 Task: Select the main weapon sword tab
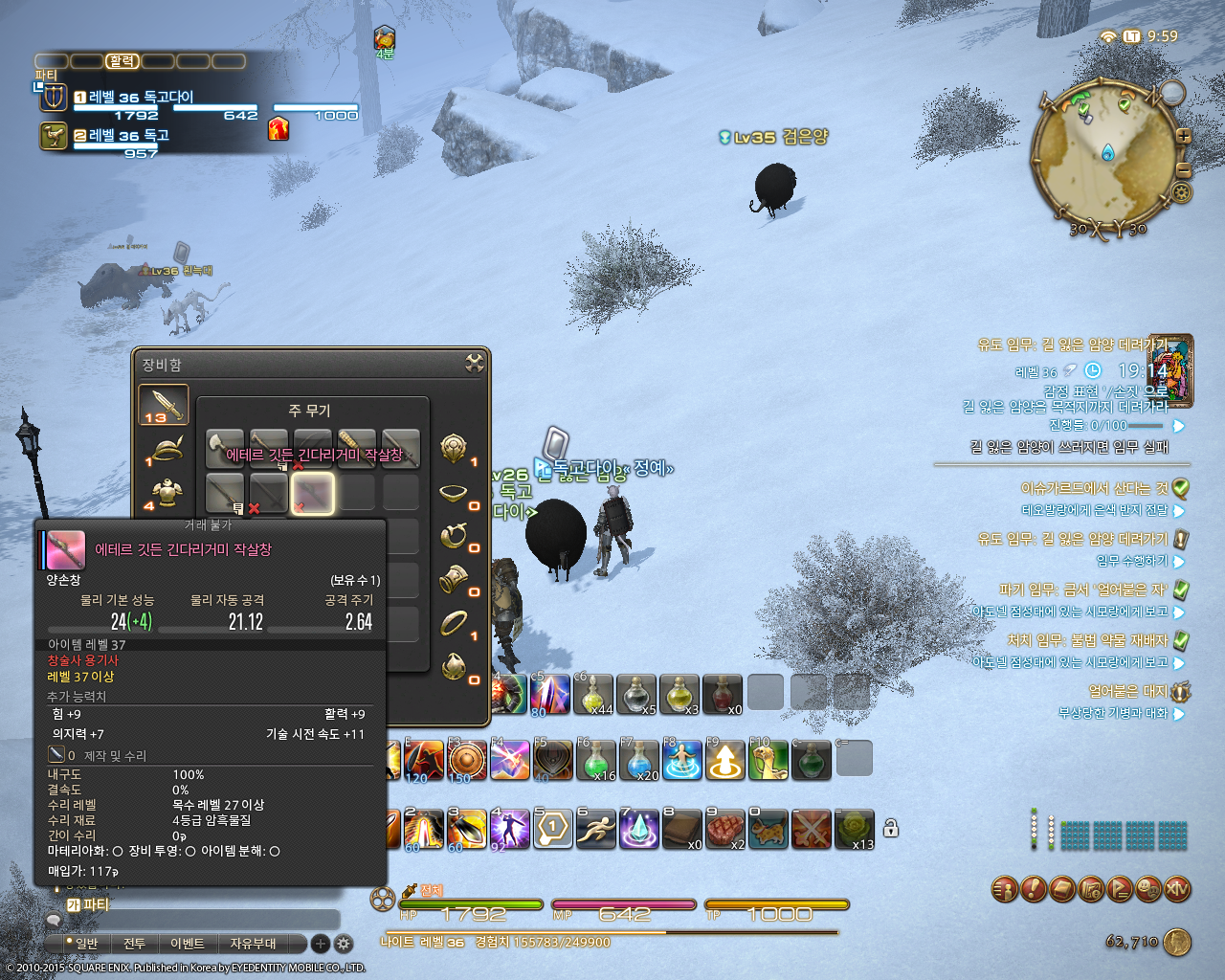click(x=164, y=406)
